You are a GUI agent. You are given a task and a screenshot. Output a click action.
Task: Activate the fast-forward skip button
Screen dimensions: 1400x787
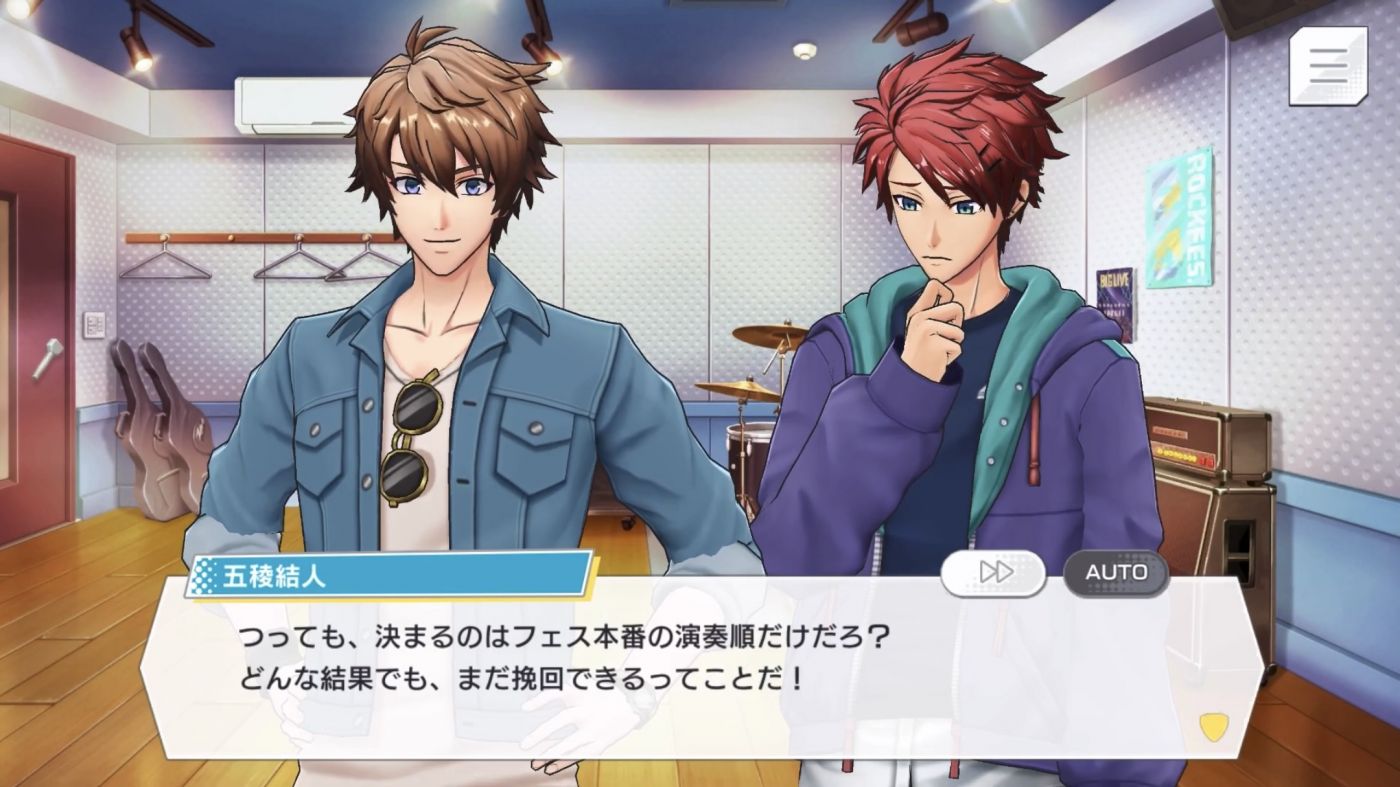click(993, 573)
